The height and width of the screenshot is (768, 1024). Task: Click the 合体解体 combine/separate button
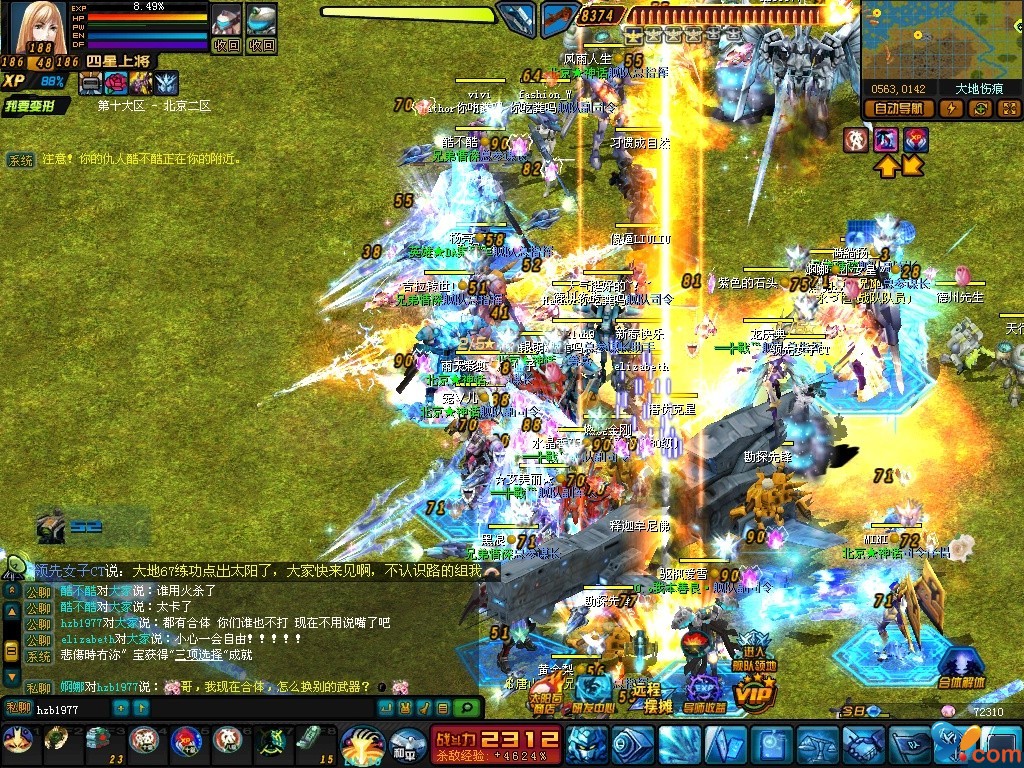(x=961, y=668)
